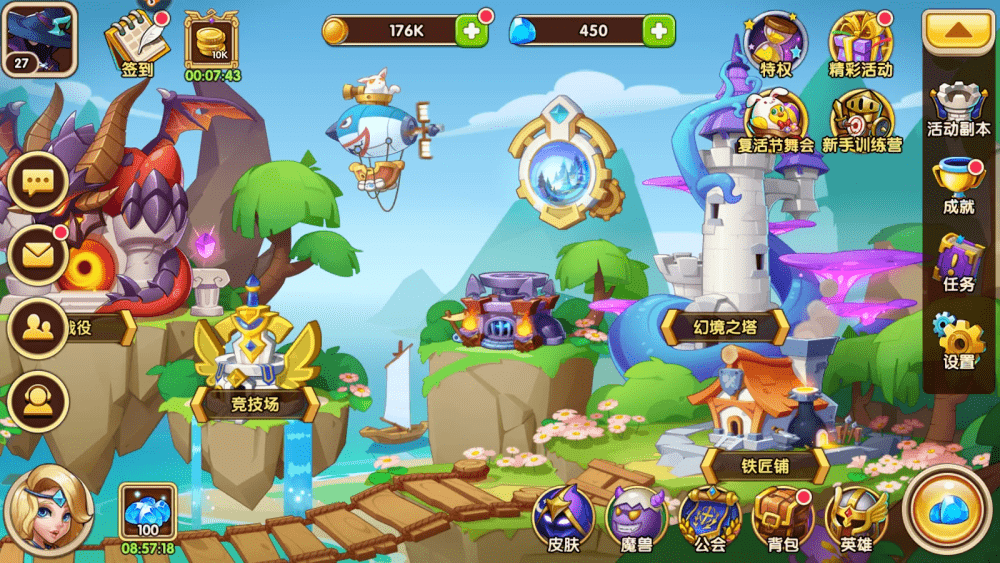
Task: Enter the 新手训练营 training camp
Action: pos(861,119)
